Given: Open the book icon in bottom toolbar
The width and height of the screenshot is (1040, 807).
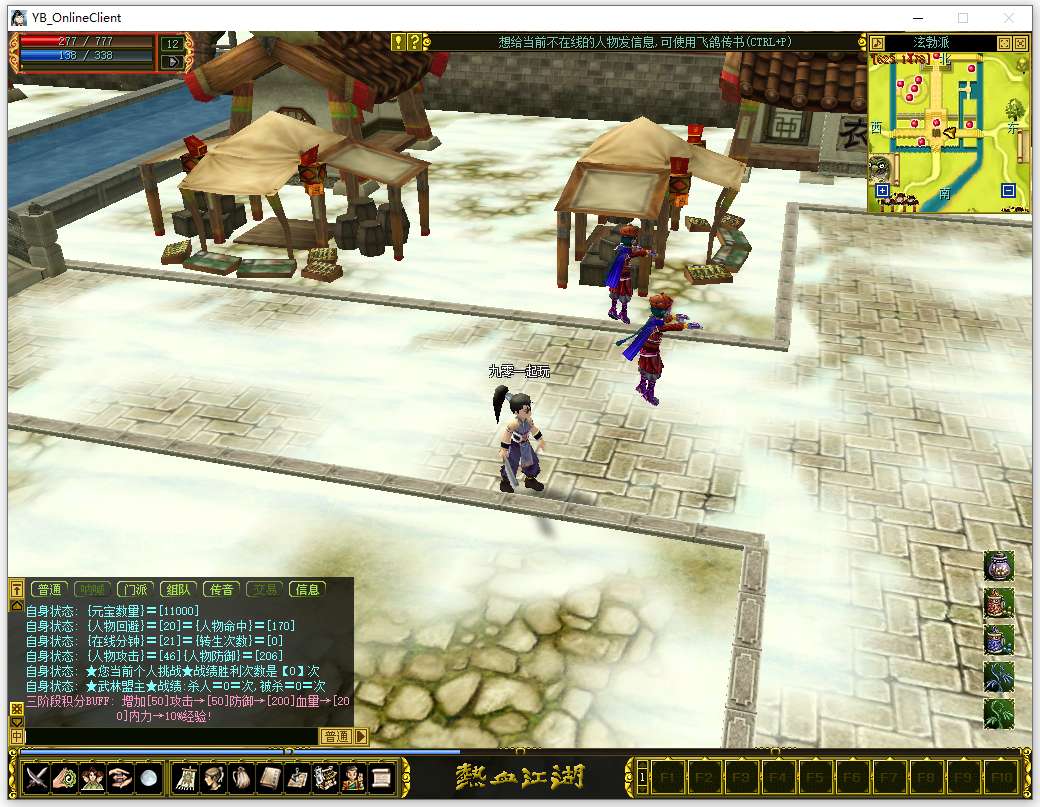Looking at the screenshot, I should [270, 777].
